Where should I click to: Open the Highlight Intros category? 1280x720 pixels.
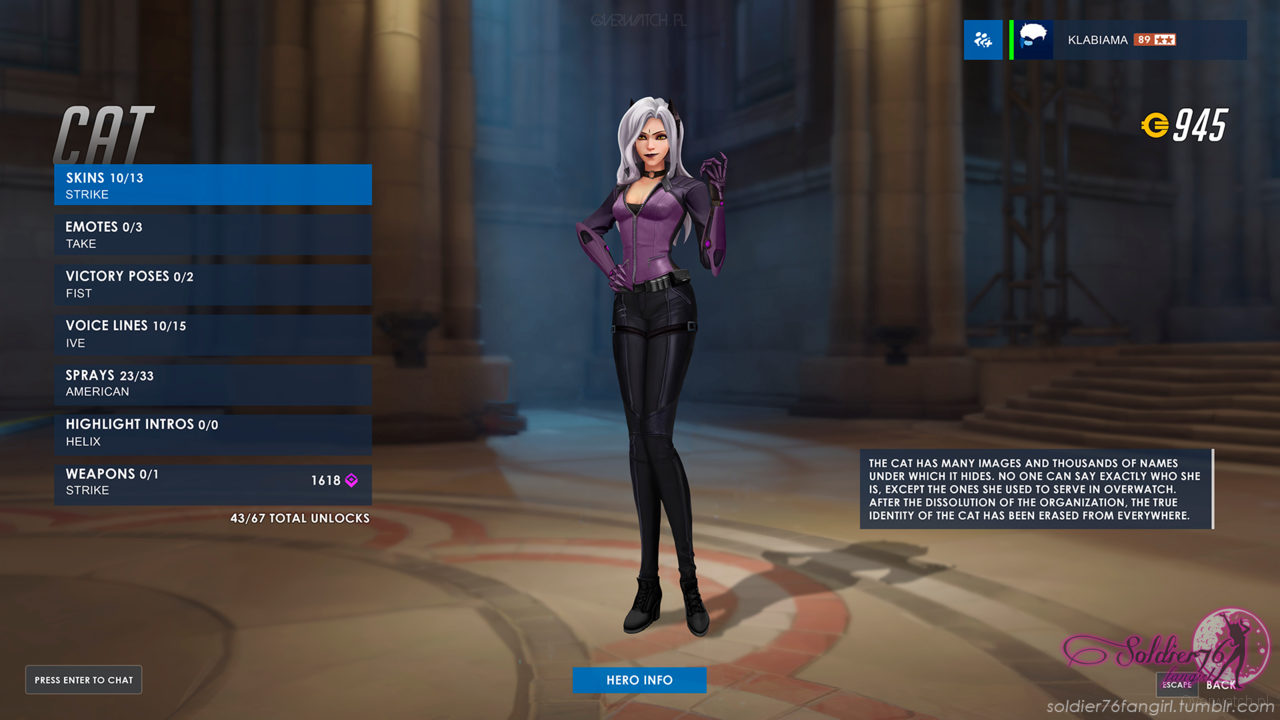212,433
